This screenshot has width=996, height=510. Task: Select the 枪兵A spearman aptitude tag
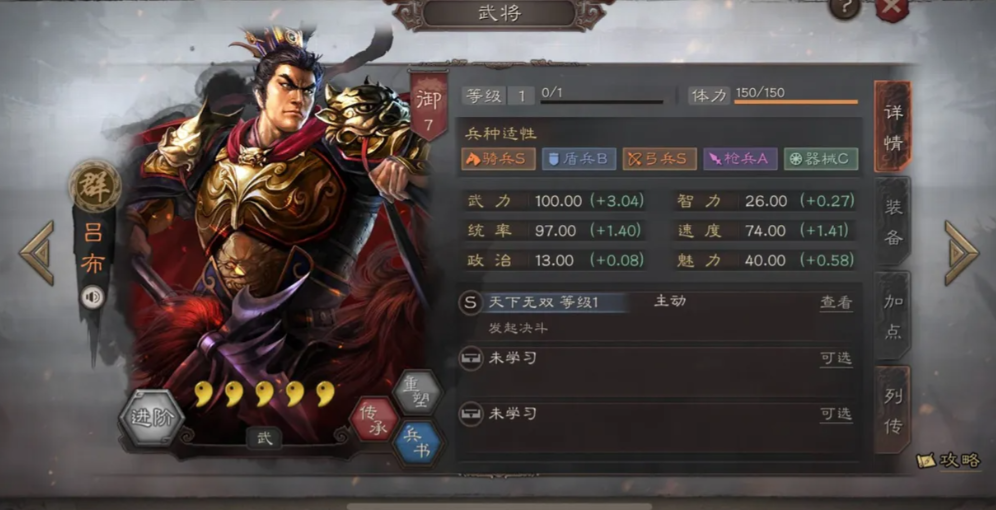[x=740, y=159]
